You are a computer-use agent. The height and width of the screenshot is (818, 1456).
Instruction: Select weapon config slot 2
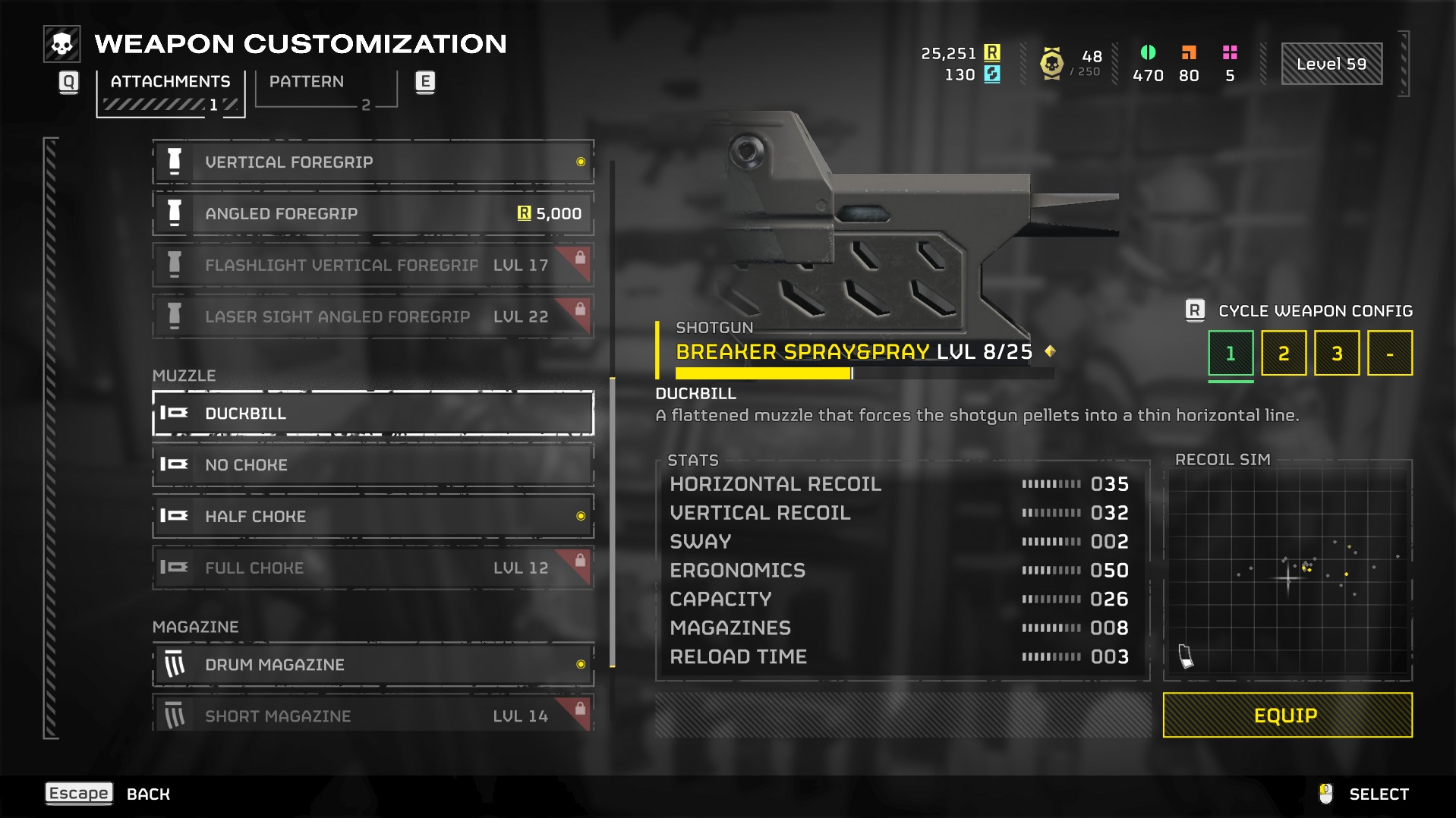pyautogui.click(x=1284, y=354)
